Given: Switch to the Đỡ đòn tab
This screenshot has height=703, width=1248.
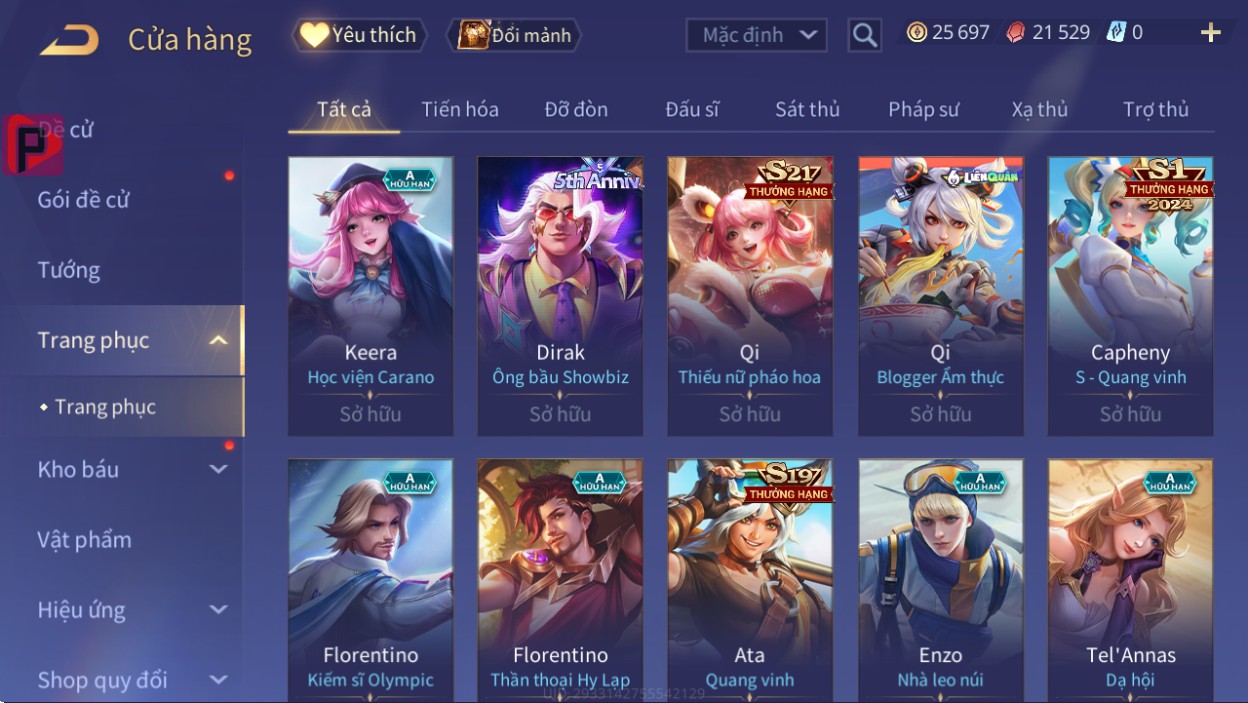Looking at the screenshot, I should click(576, 109).
